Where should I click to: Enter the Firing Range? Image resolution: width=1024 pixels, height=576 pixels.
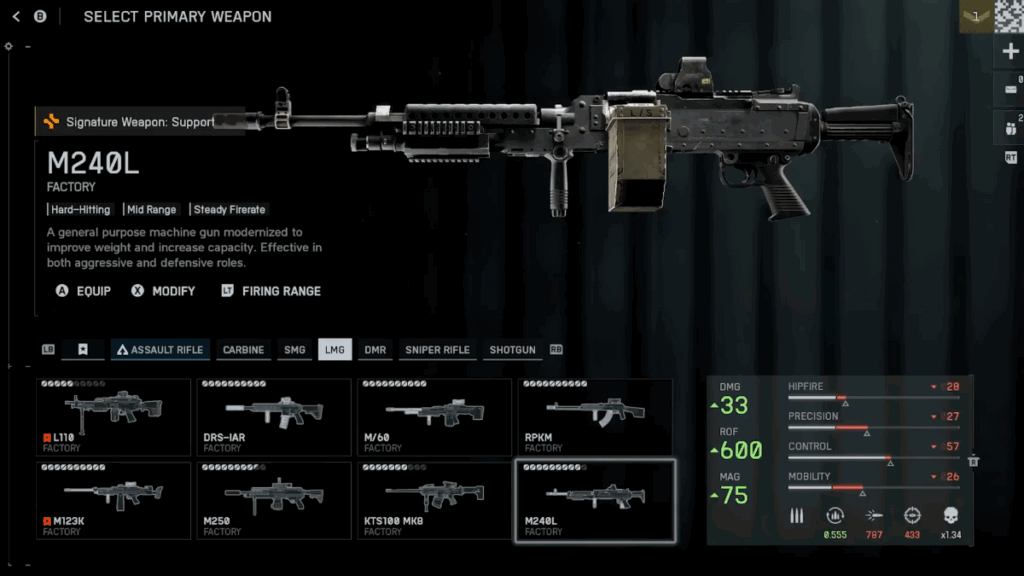point(270,291)
